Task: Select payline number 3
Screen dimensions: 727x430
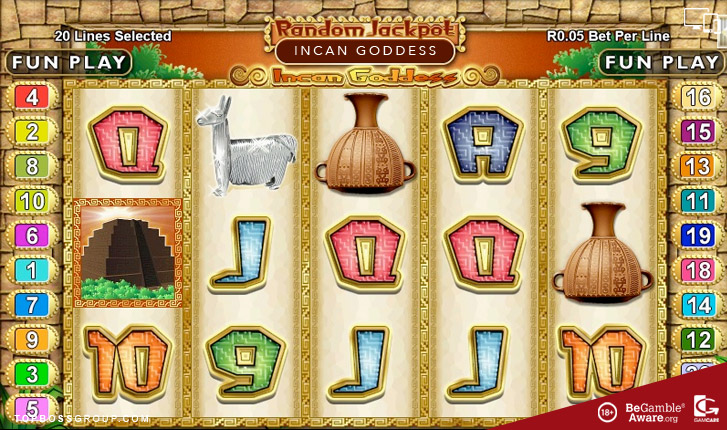Action: point(31,373)
